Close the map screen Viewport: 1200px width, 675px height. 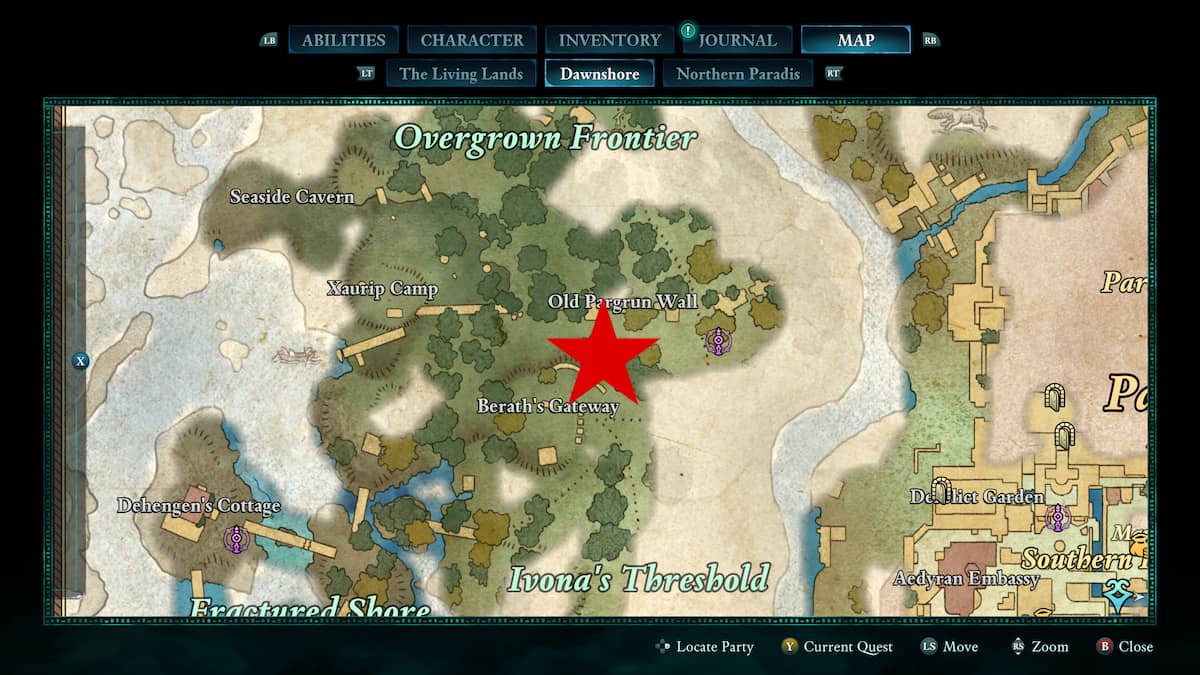1125,647
